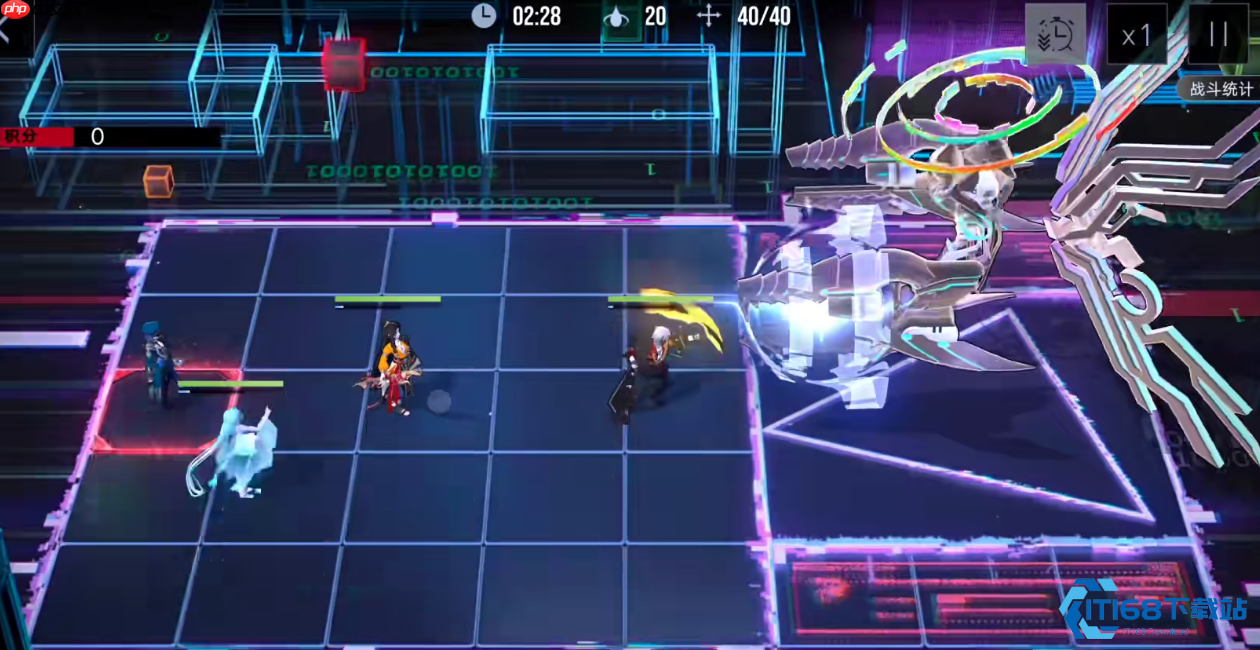
Task: Go back using the top-left arrow
Action: point(6,27)
